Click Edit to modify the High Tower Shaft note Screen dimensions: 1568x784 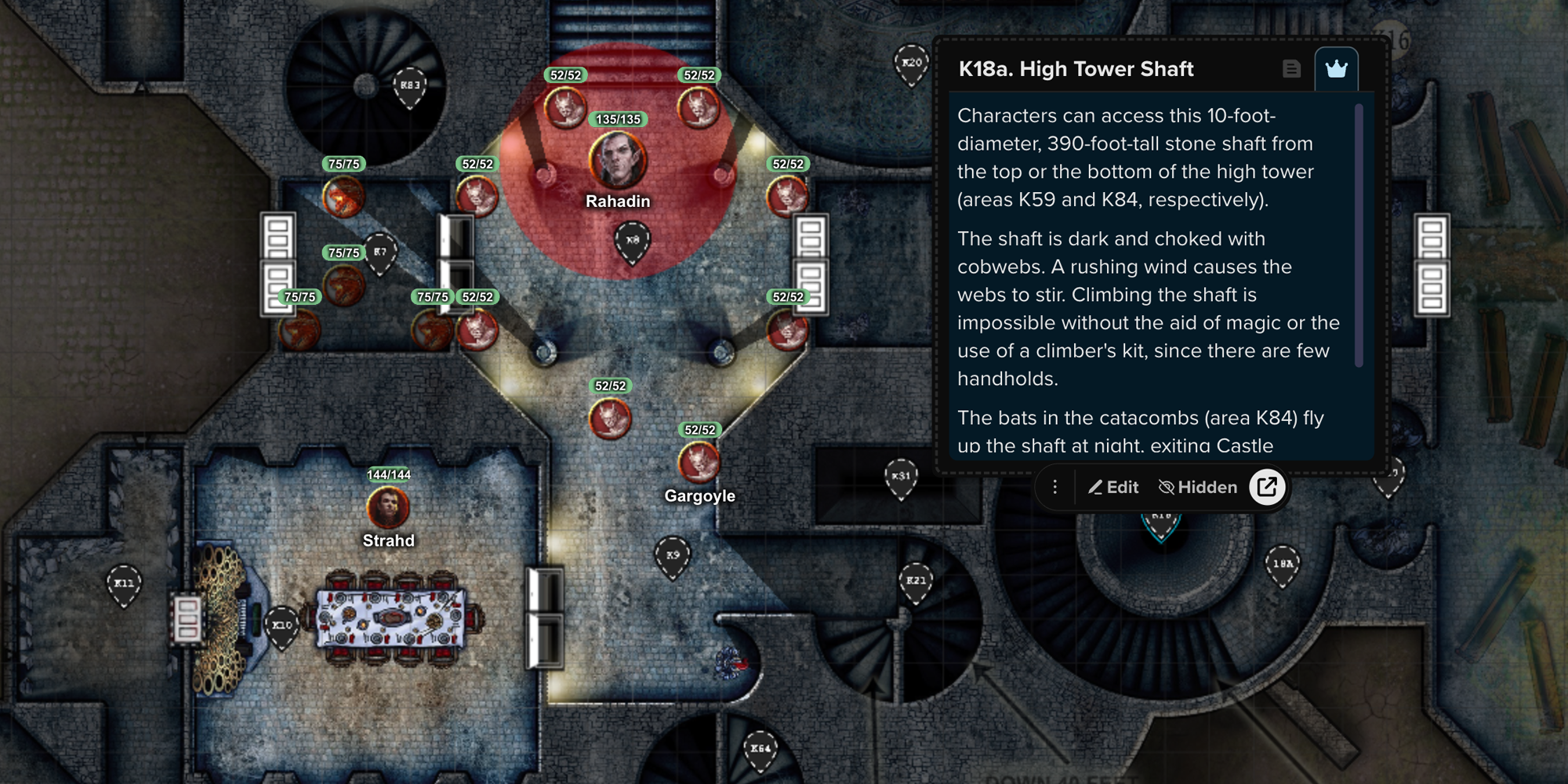click(x=1113, y=487)
